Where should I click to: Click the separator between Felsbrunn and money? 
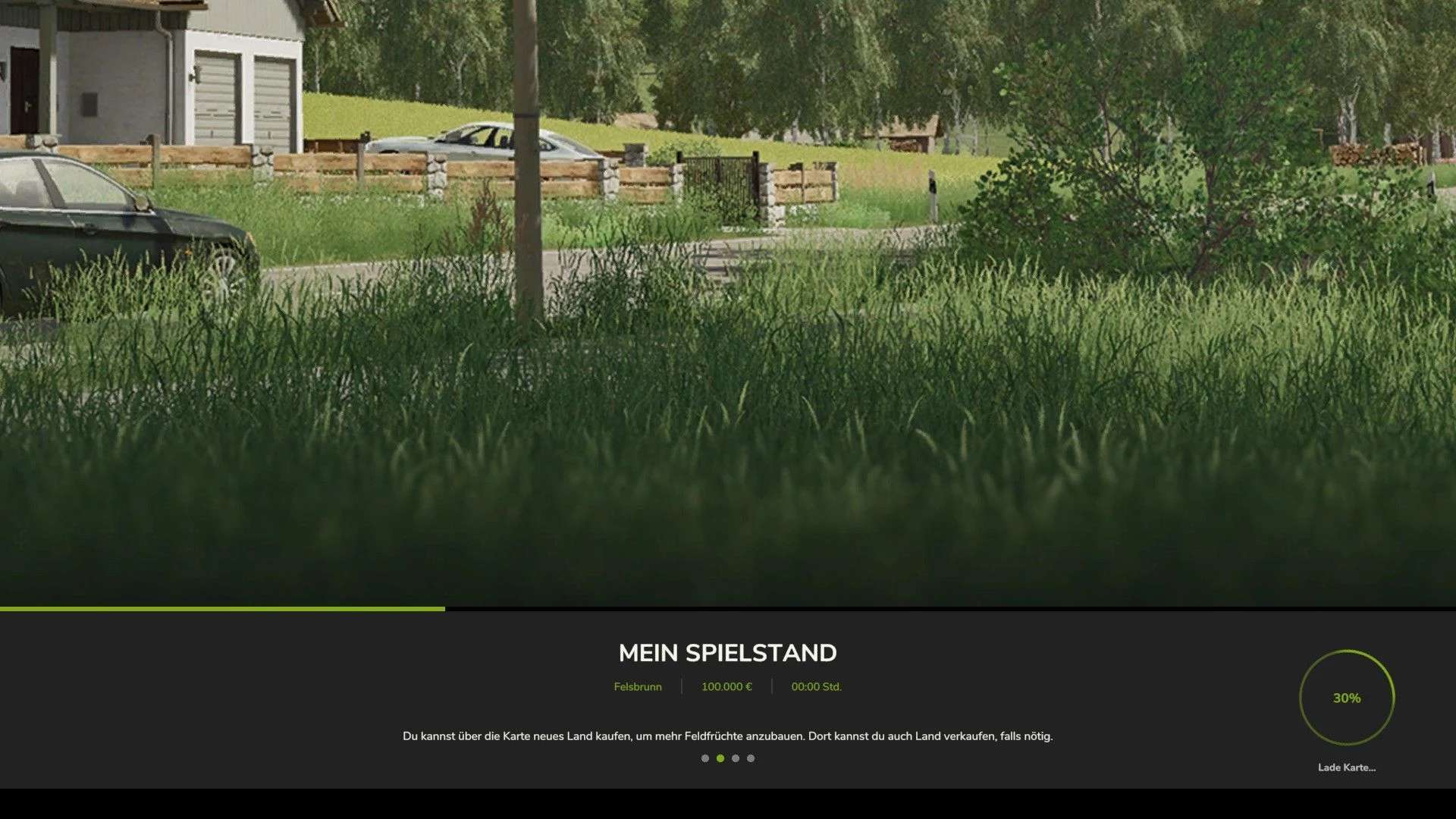(x=683, y=686)
